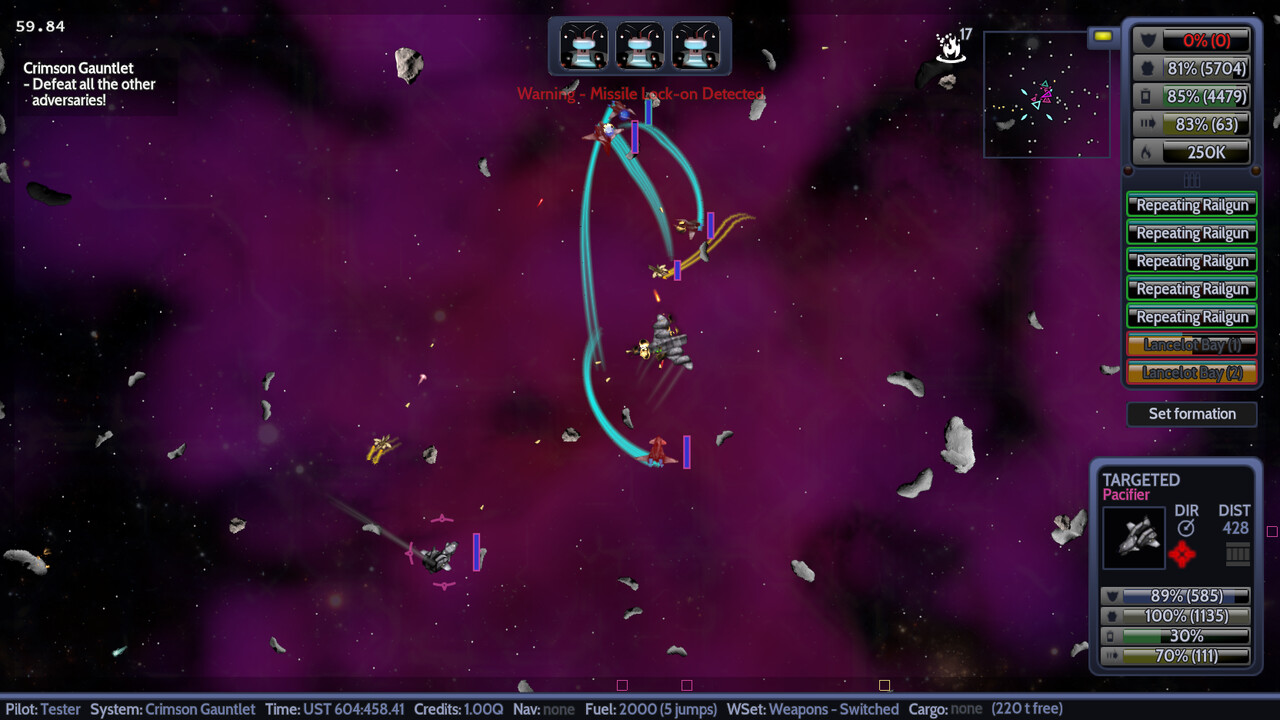Click the targeted Pacifier ship thumbnail

coord(1134,538)
